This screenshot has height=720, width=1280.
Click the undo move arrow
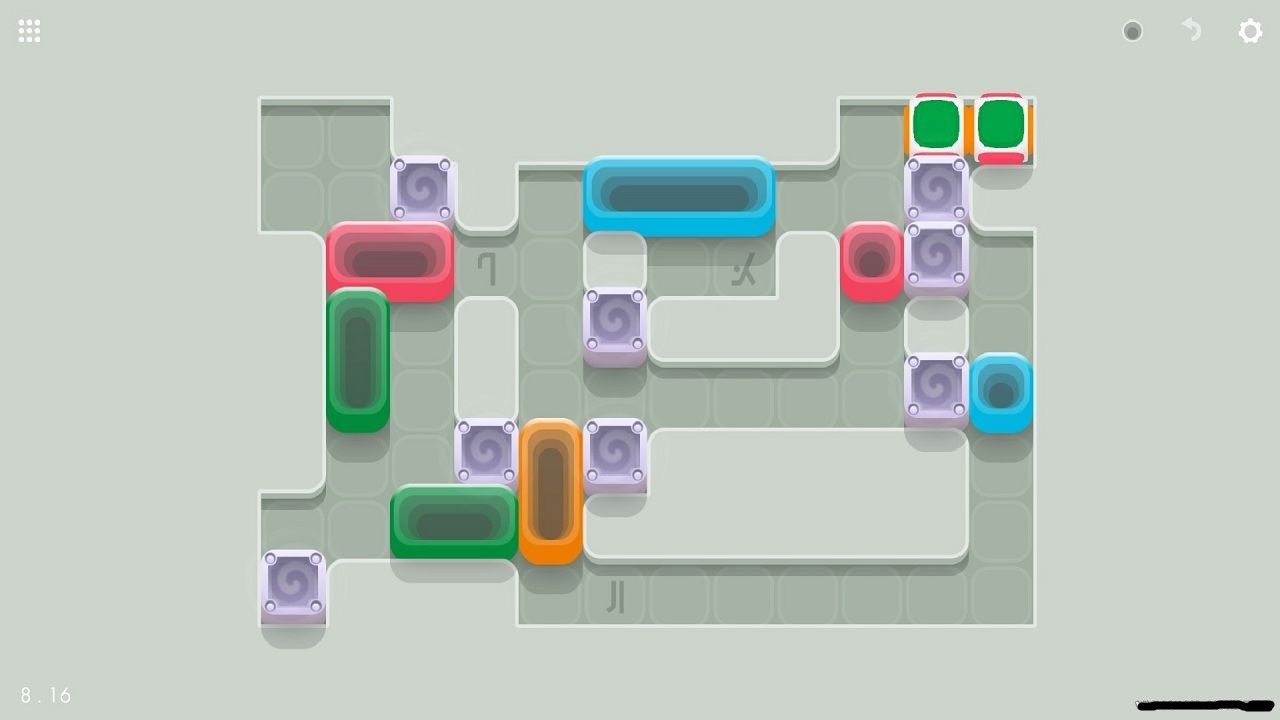point(1190,31)
